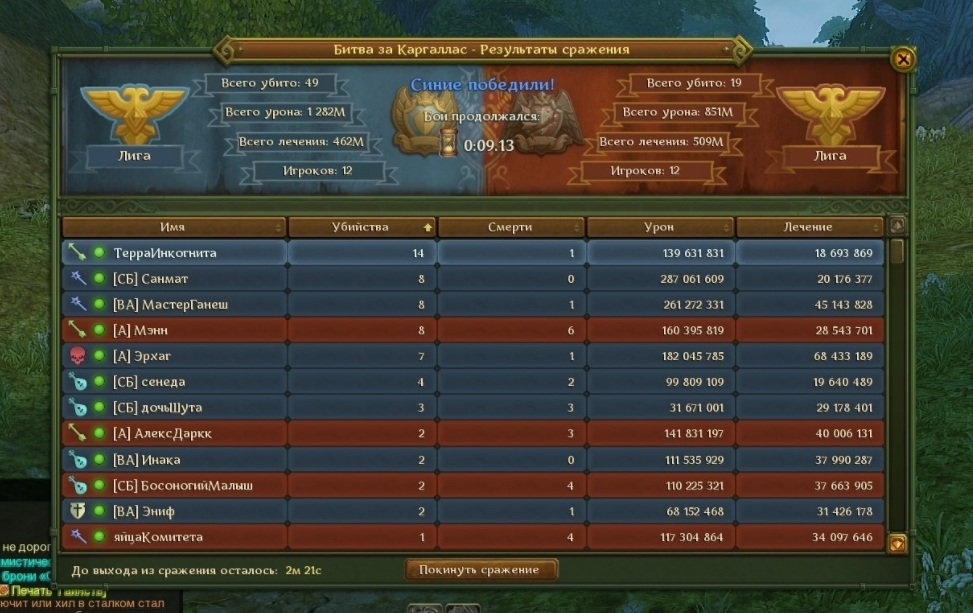Sort players by Смерти column
The image size is (973, 613).
click(x=510, y=227)
